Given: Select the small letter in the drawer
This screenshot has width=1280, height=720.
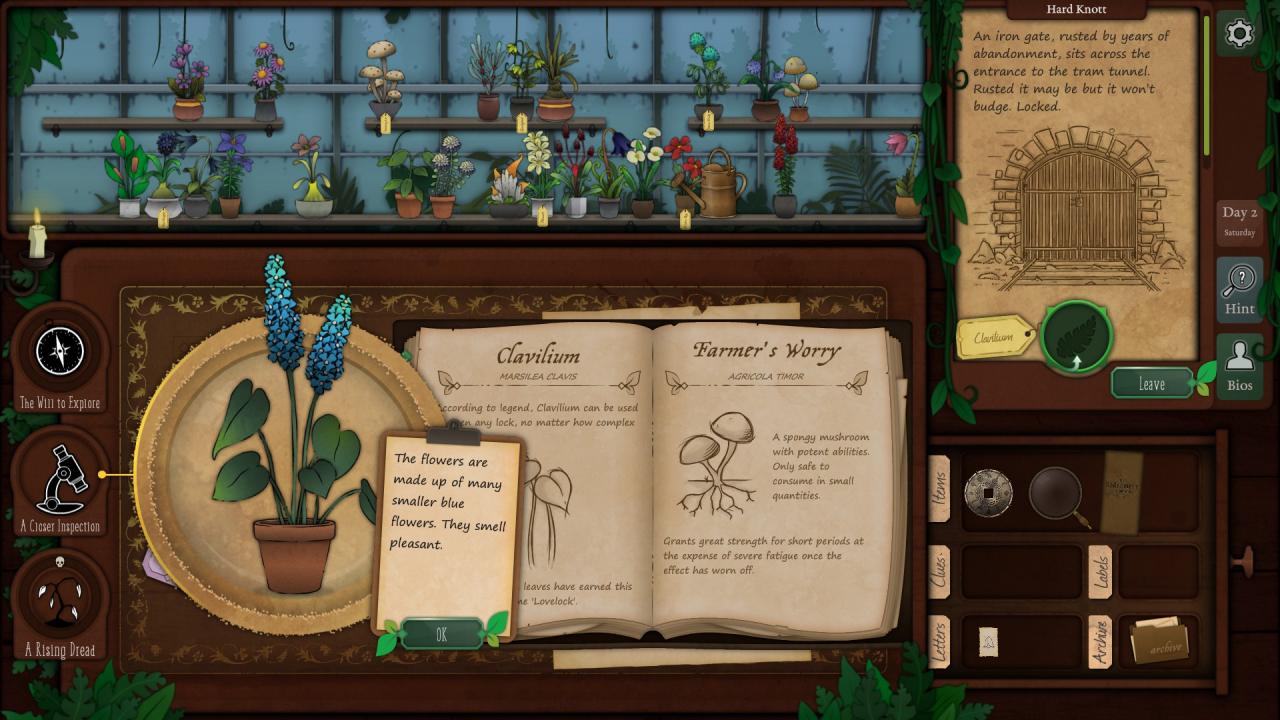Looking at the screenshot, I should click(988, 642).
